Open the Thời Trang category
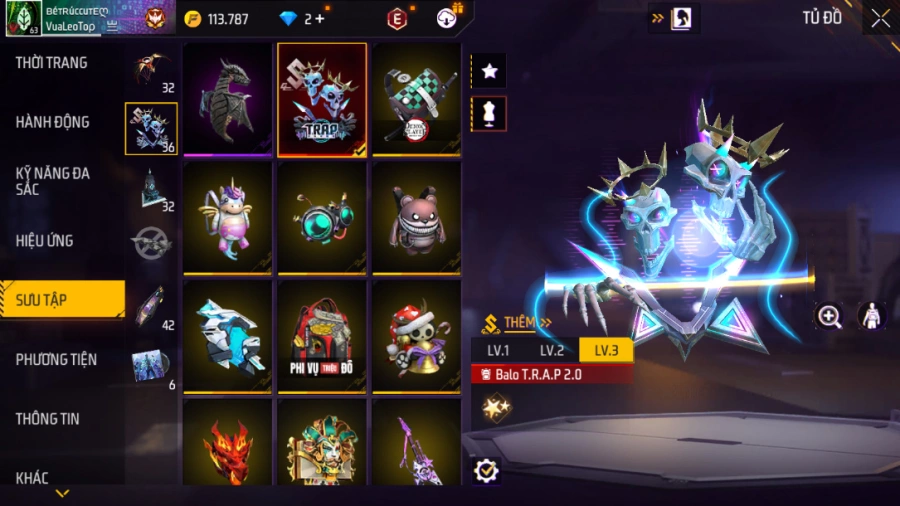This screenshot has height=506, width=900. [52, 63]
